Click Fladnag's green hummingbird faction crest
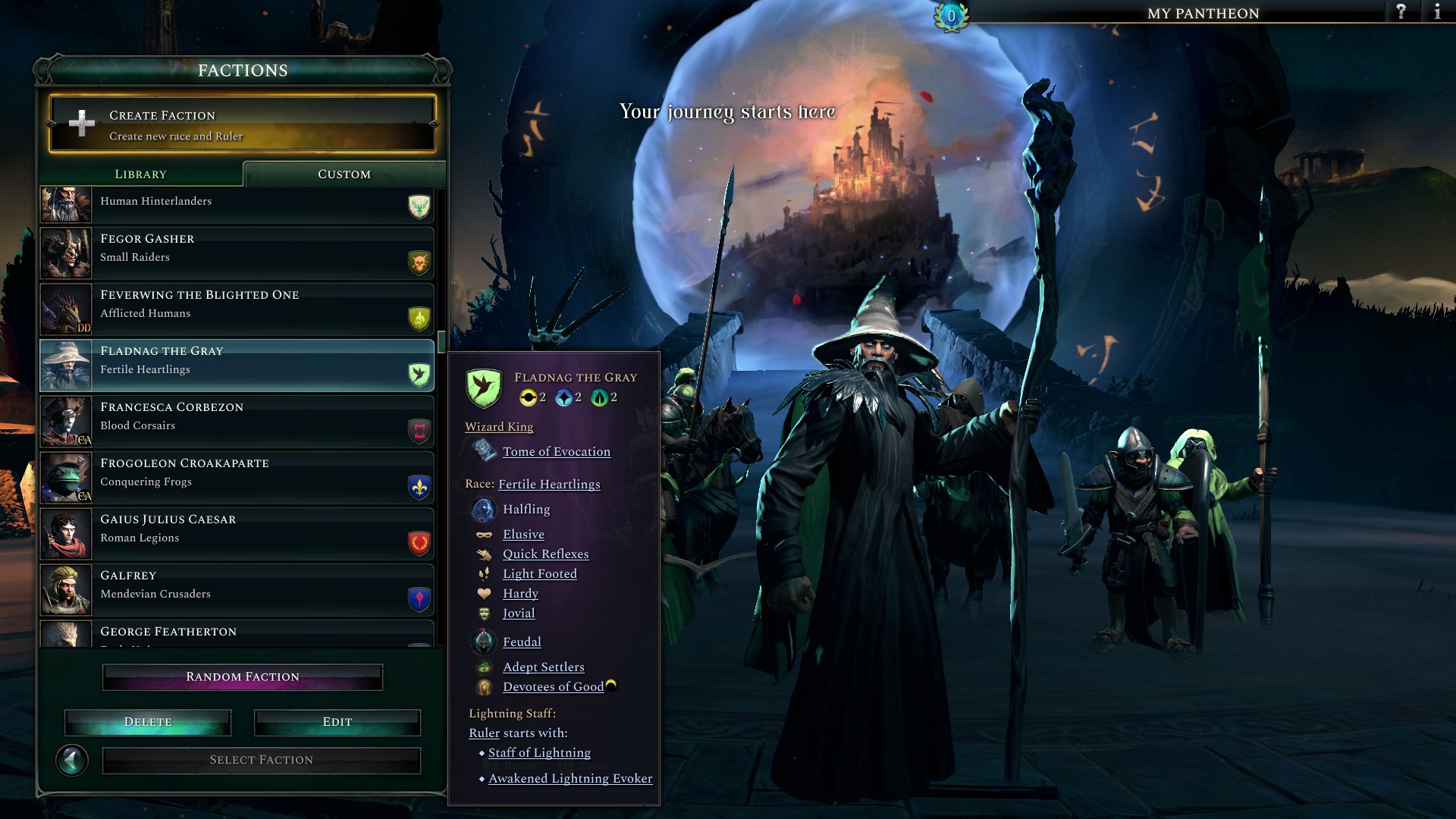This screenshot has width=1456, height=819. point(484,389)
